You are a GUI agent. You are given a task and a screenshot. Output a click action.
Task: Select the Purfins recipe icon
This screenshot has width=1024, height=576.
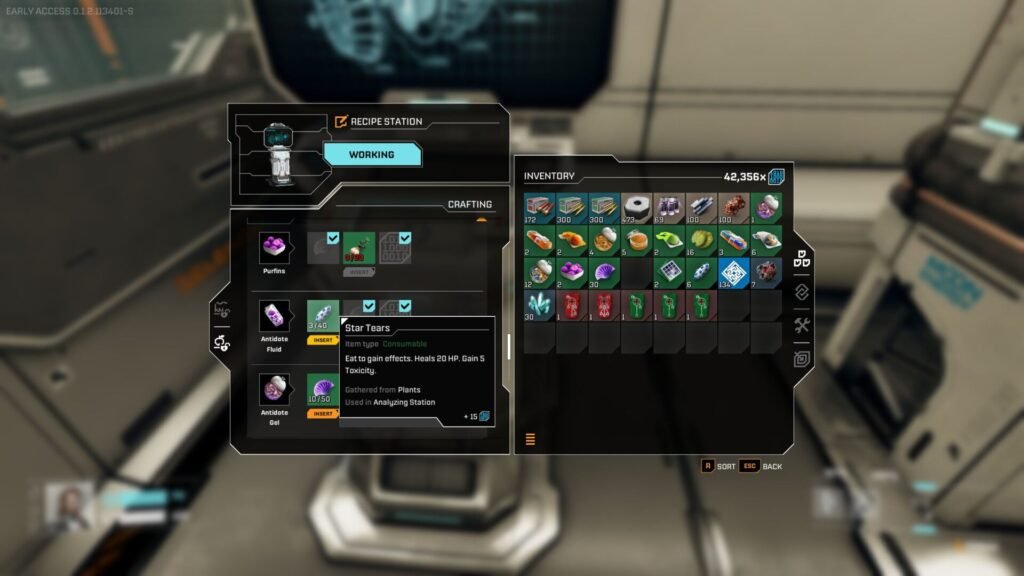(274, 246)
